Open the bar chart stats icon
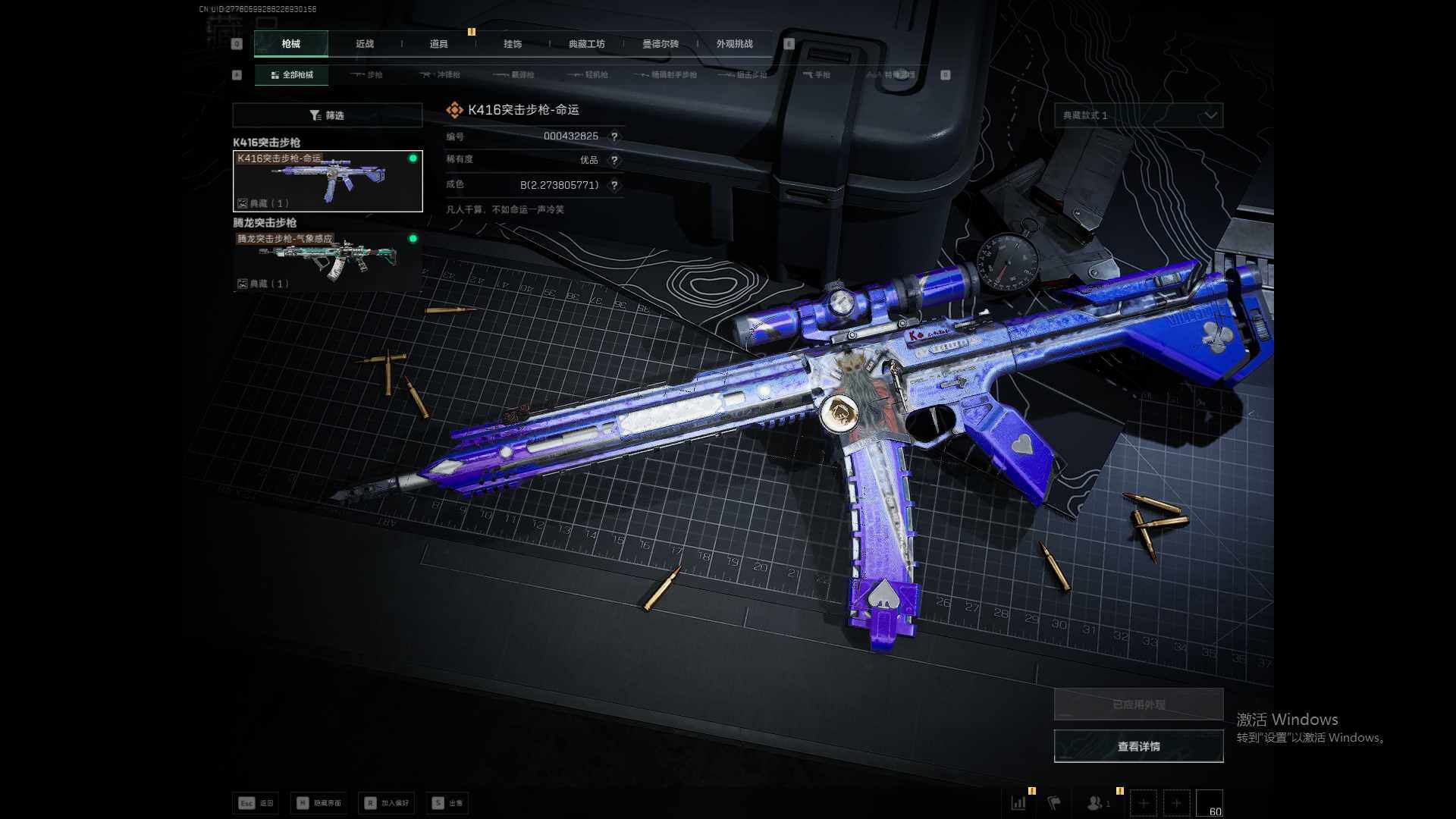The height and width of the screenshot is (819, 1456). pos(1018,802)
